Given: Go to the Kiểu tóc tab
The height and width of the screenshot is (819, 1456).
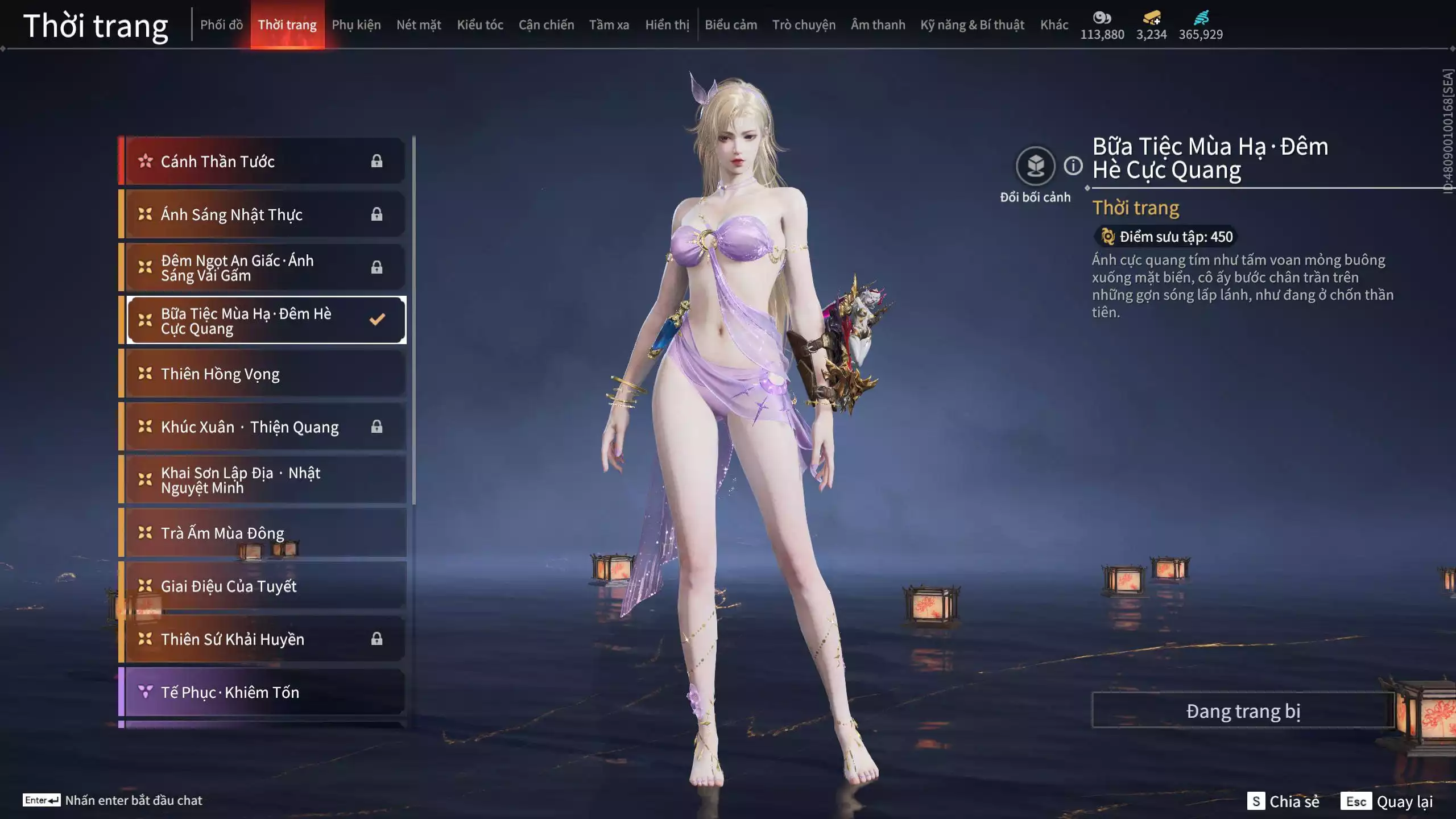Looking at the screenshot, I should pyautogui.click(x=480, y=24).
